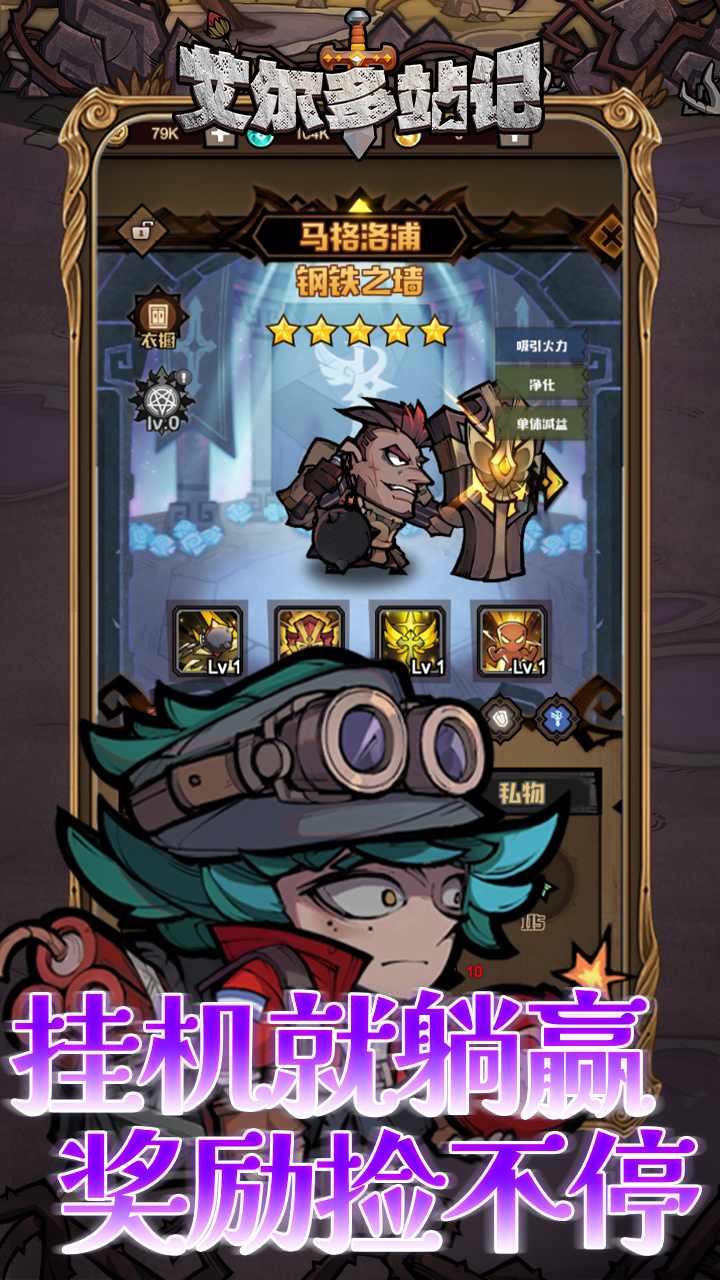View the orange demon figure skill
Screen dimensions: 720x1280
(x=512, y=641)
